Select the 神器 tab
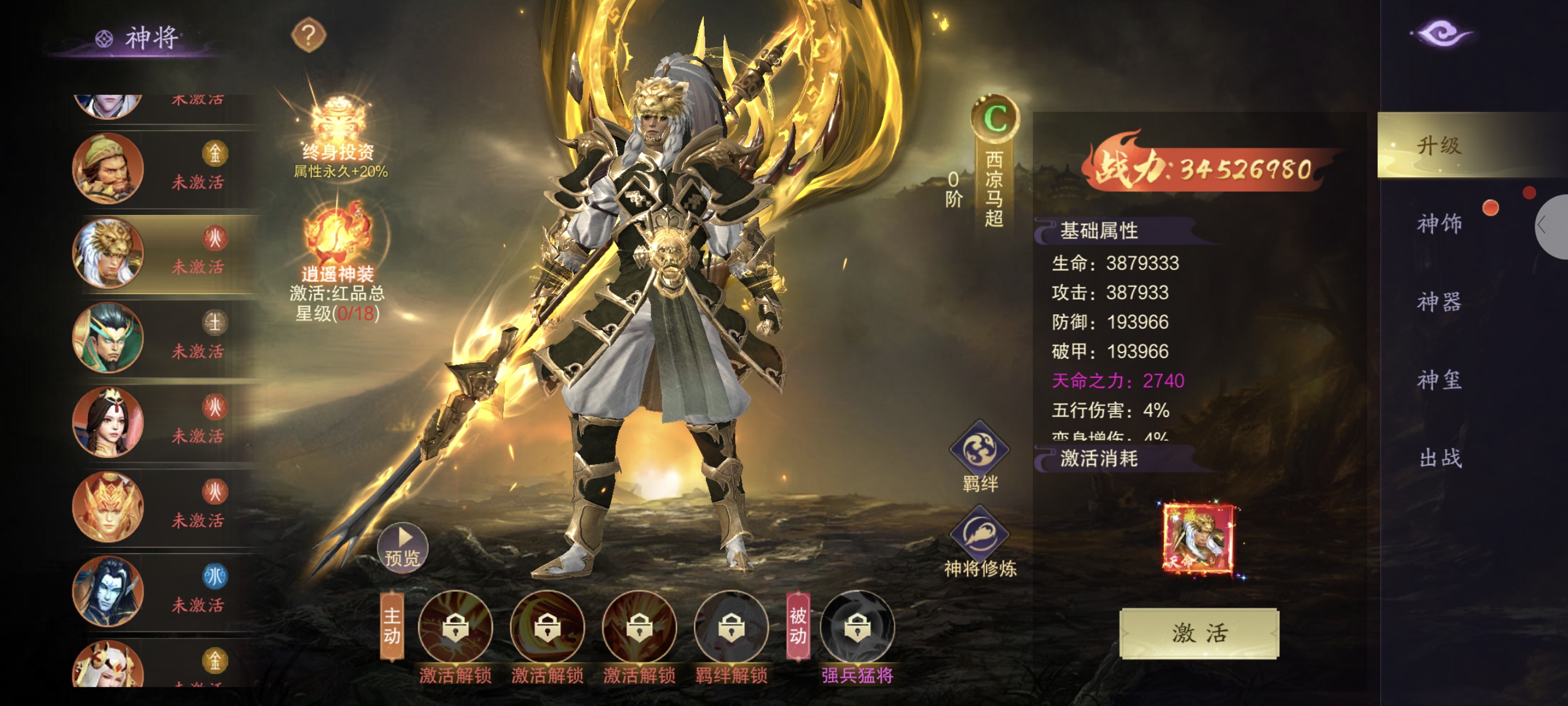Image resolution: width=1568 pixels, height=706 pixels. (1439, 302)
